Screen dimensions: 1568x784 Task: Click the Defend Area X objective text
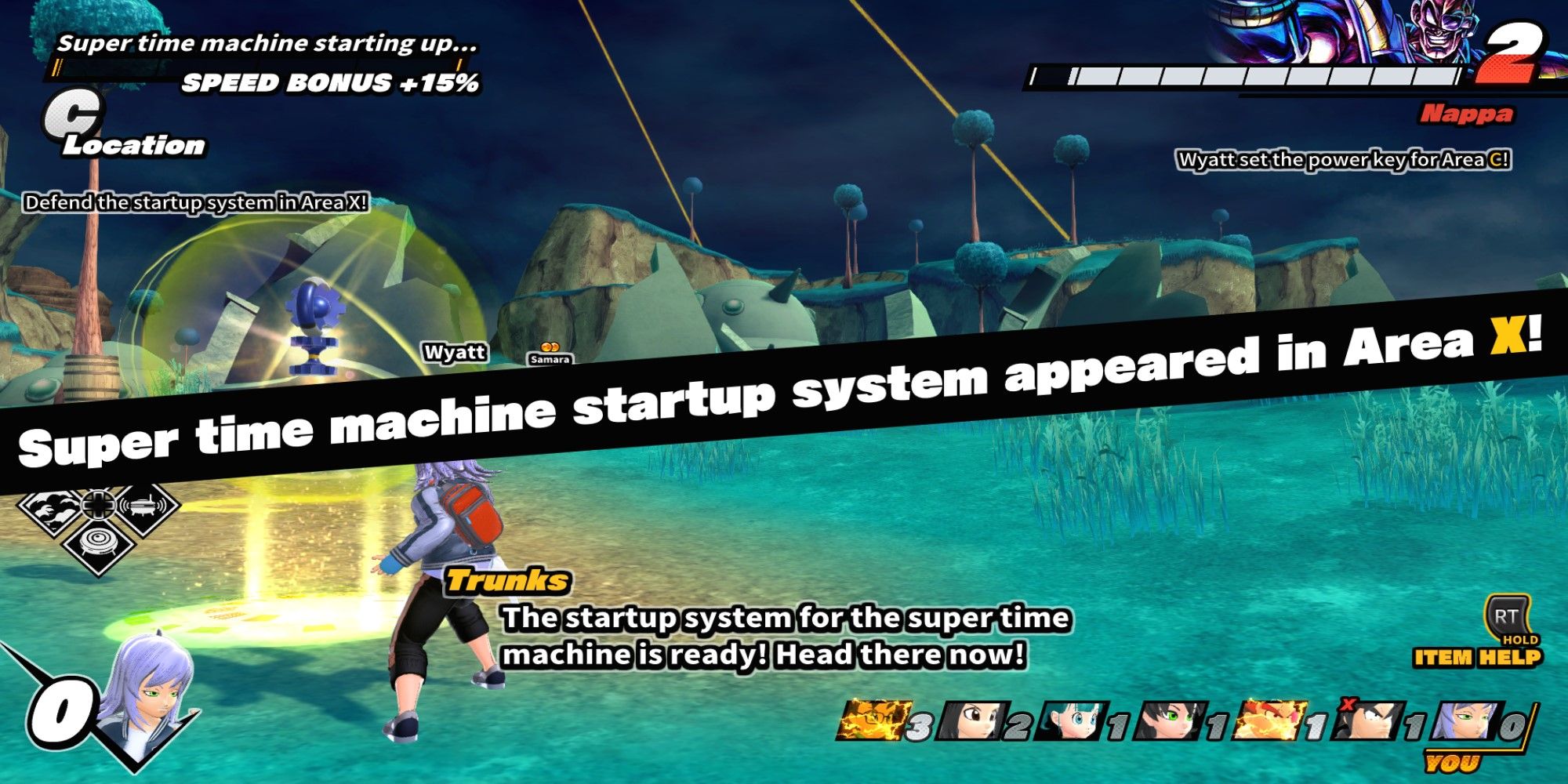pos(196,202)
